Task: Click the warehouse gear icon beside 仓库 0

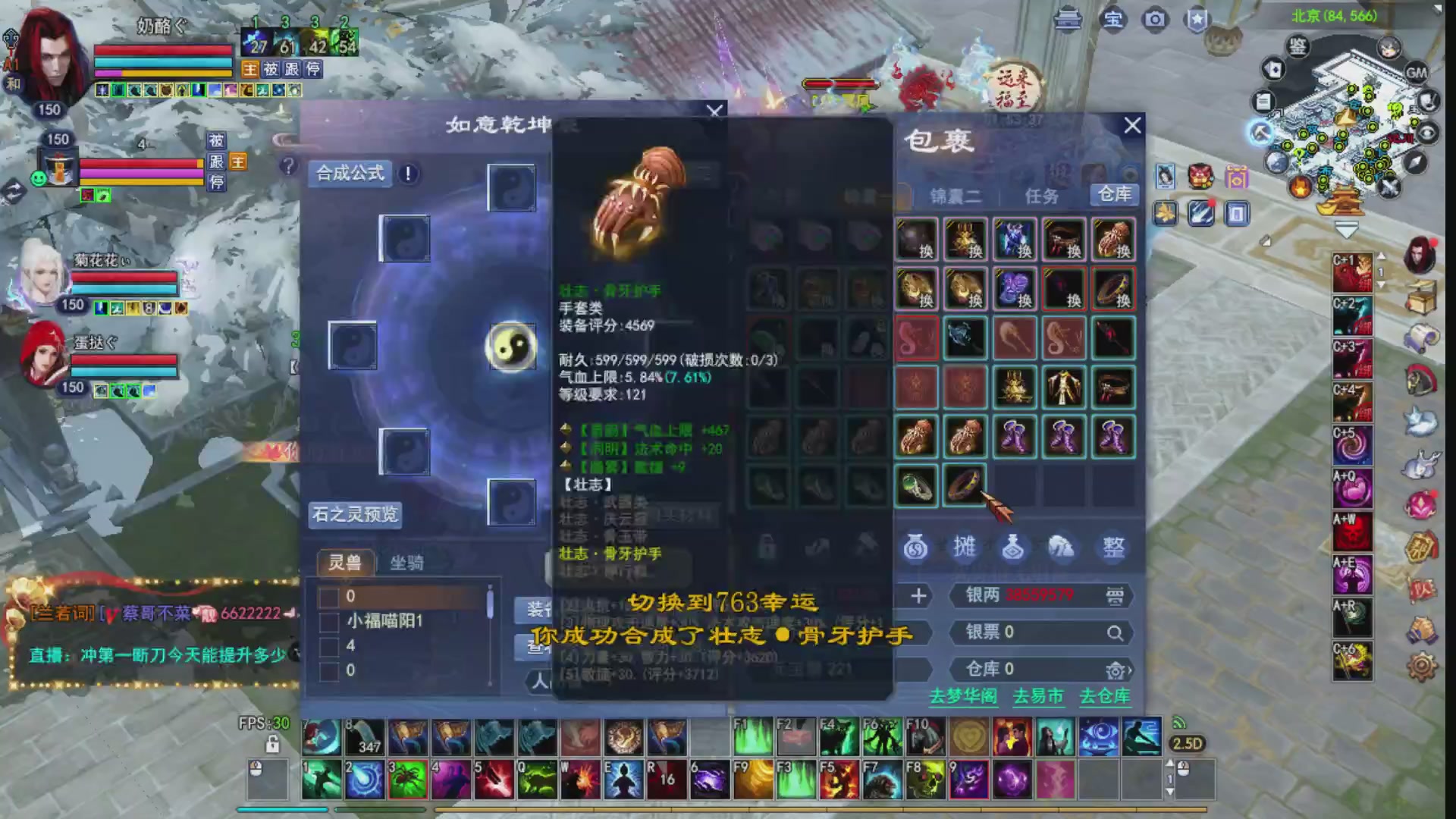Action: [1113, 670]
